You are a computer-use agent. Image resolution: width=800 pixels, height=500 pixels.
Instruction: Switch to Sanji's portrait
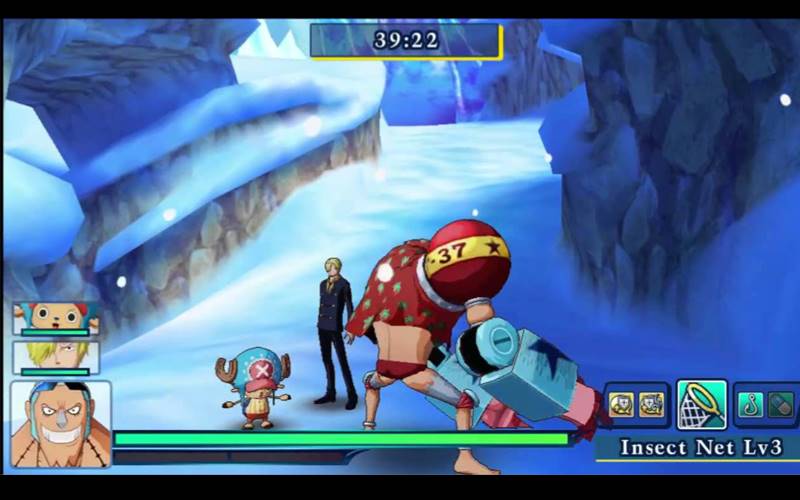pyautogui.click(x=55, y=356)
